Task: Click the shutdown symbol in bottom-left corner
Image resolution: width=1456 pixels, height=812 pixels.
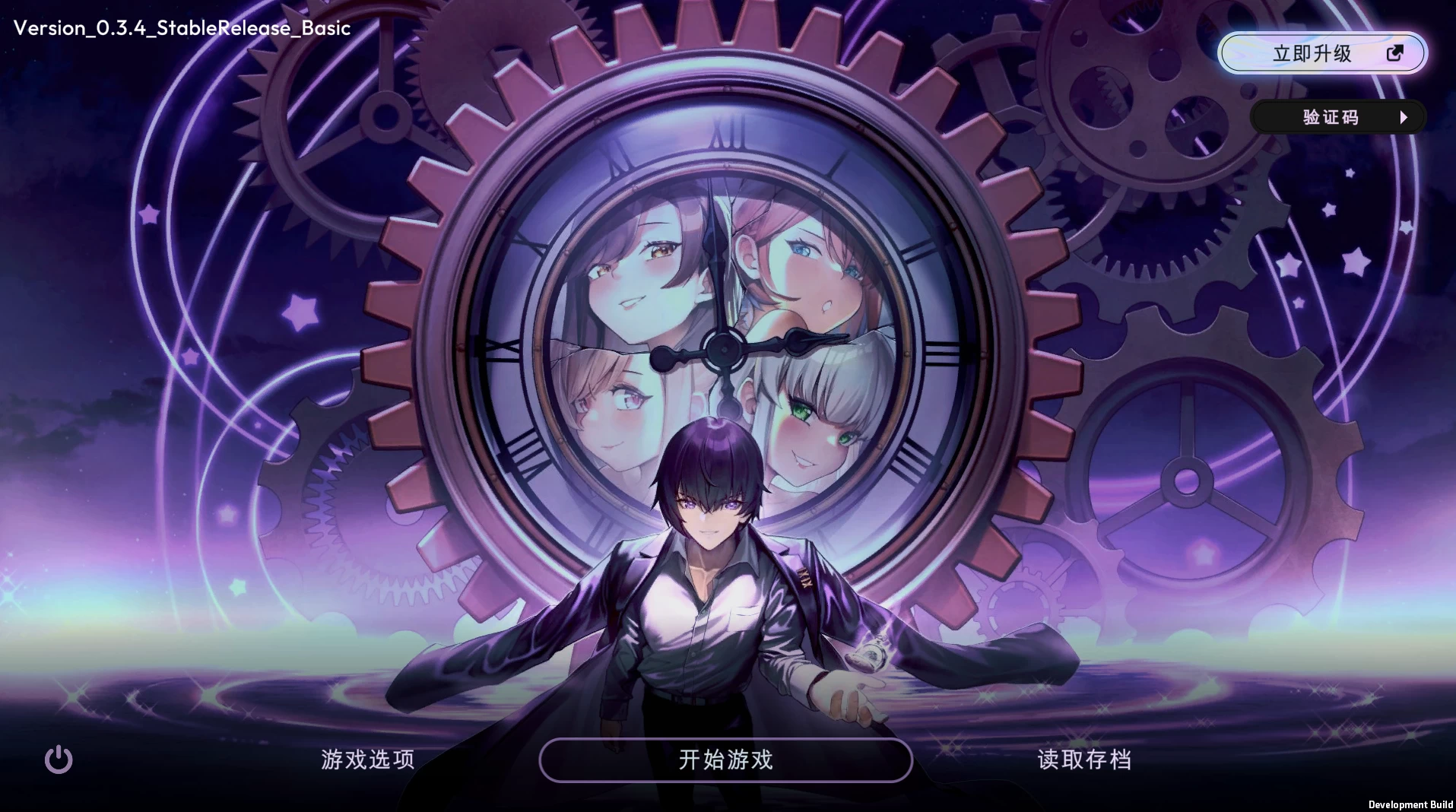Action: click(59, 760)
